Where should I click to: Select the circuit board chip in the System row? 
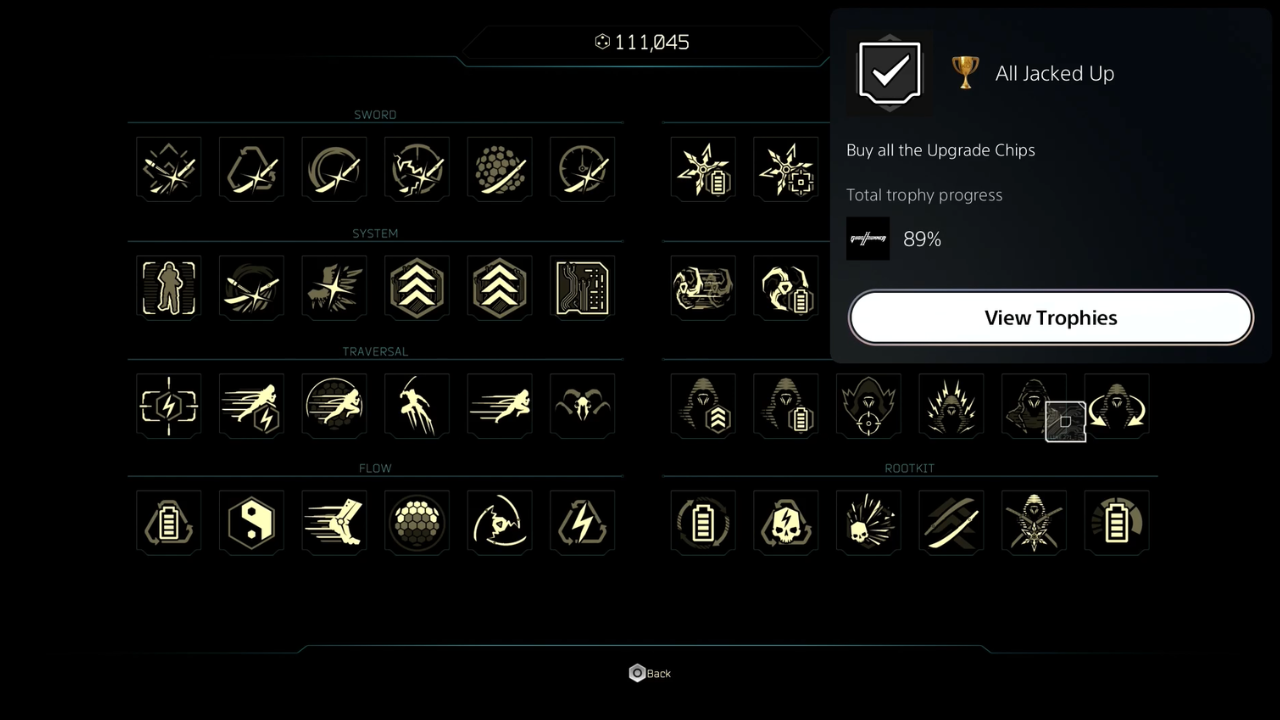coord(582,287)
